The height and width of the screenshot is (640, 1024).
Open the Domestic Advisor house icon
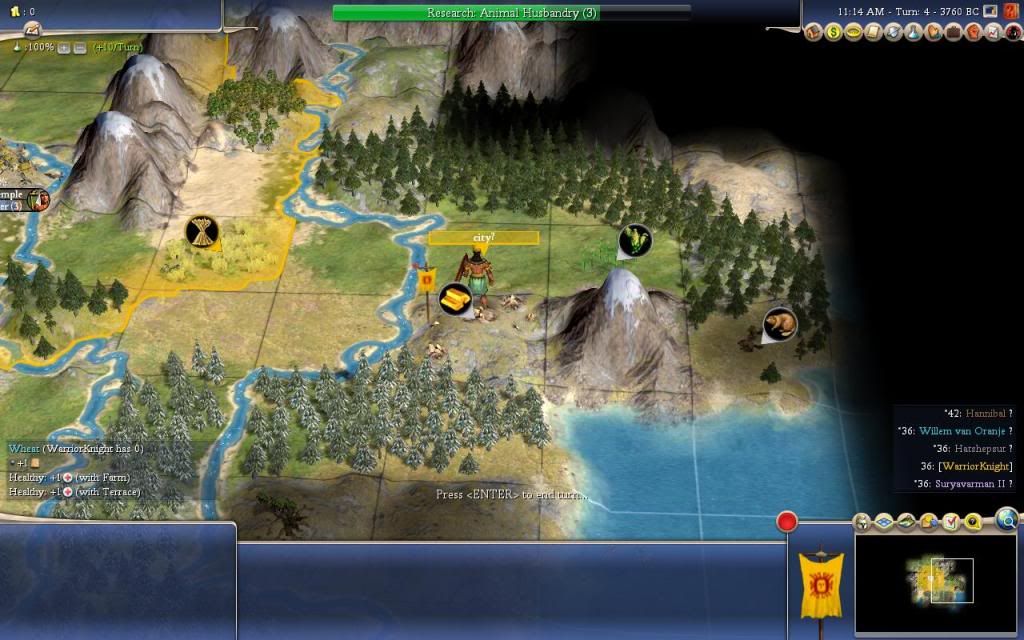813,33
